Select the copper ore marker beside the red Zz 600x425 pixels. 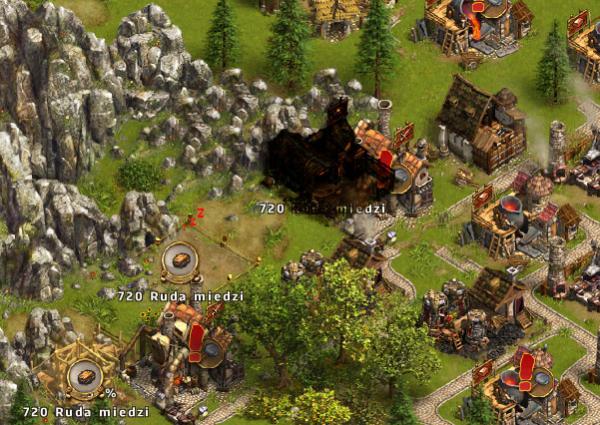[x=180, y=261]
